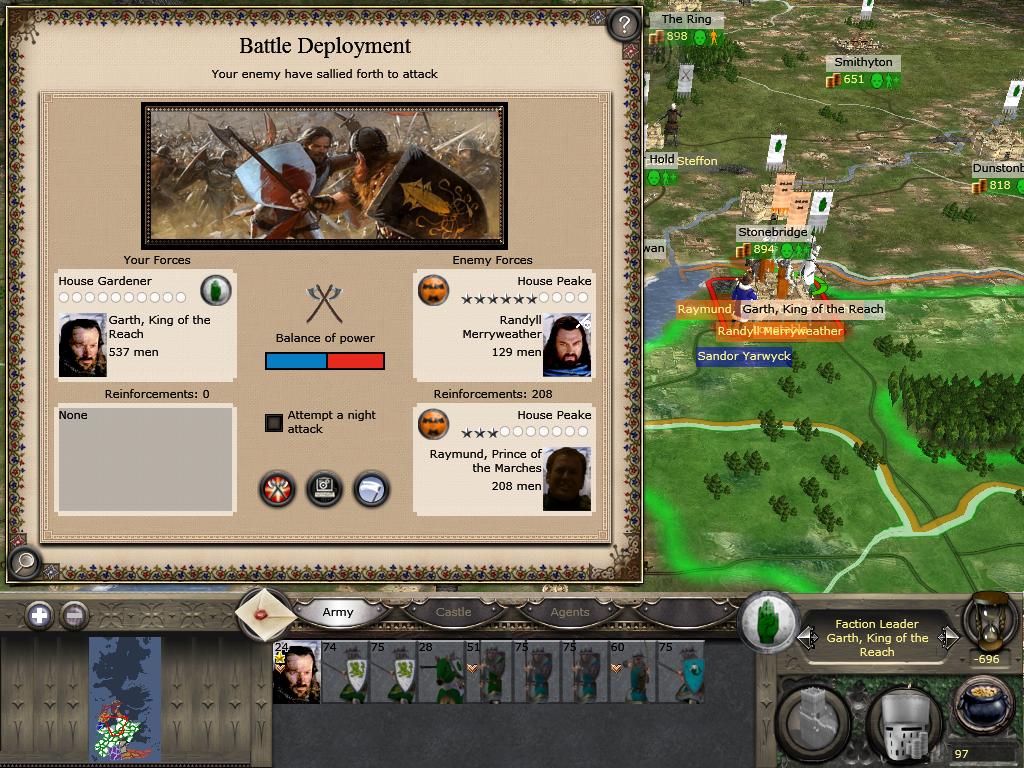Click the magnifying glass at the dialog corner
The height and width of the screenshot is (768, 1024).
(23, 564)
